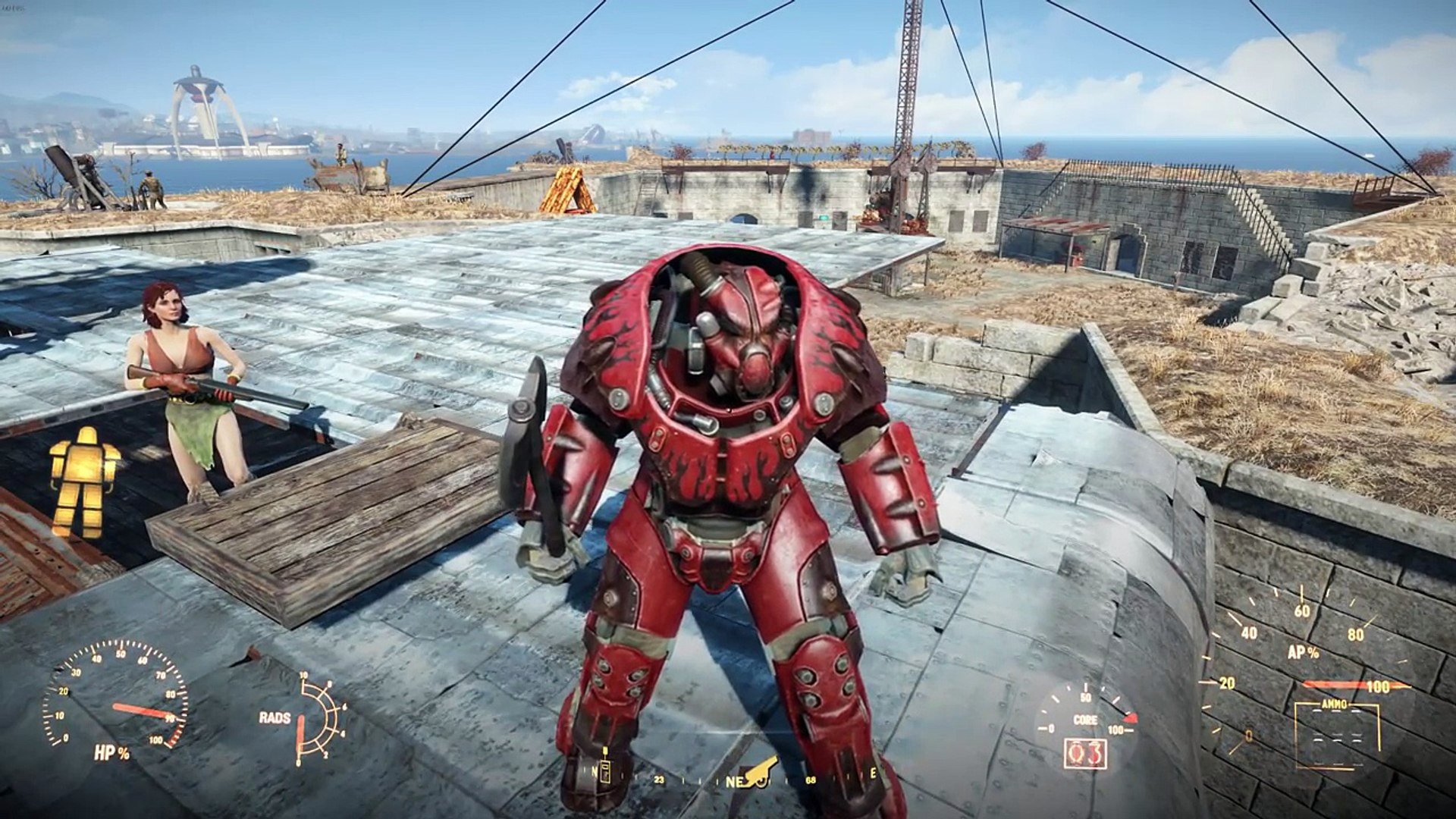Click the yellow power armor status icon
Viewport: 1456px width, 819px height.
(84, 478)
